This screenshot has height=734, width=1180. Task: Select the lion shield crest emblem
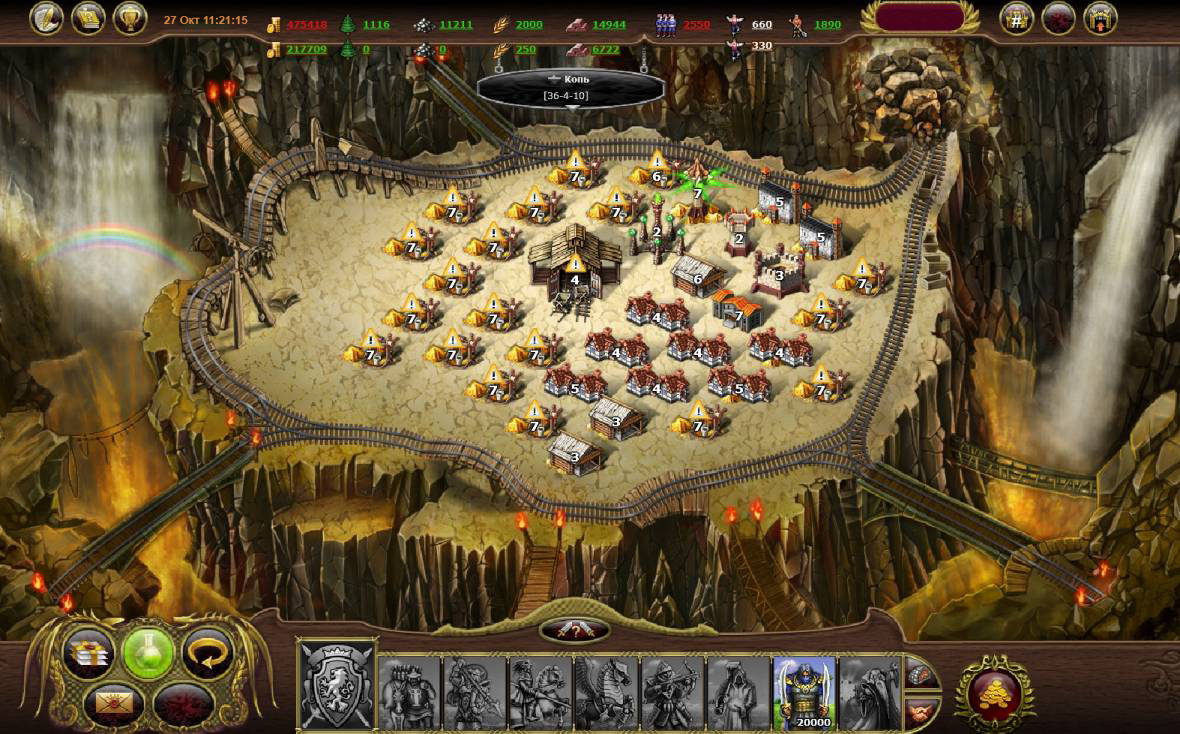(337, 685)
